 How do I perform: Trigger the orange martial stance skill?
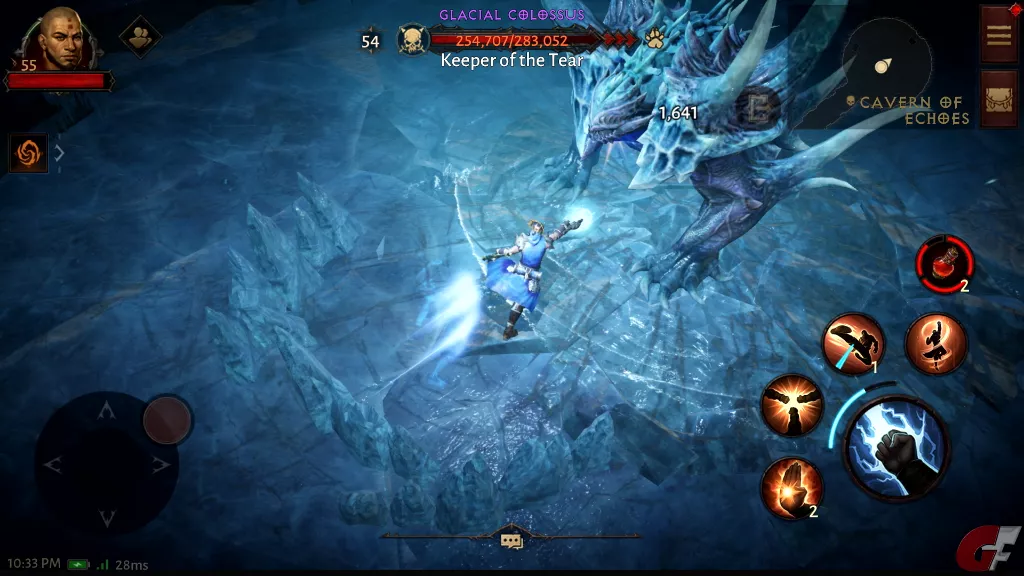click(935, 343)
